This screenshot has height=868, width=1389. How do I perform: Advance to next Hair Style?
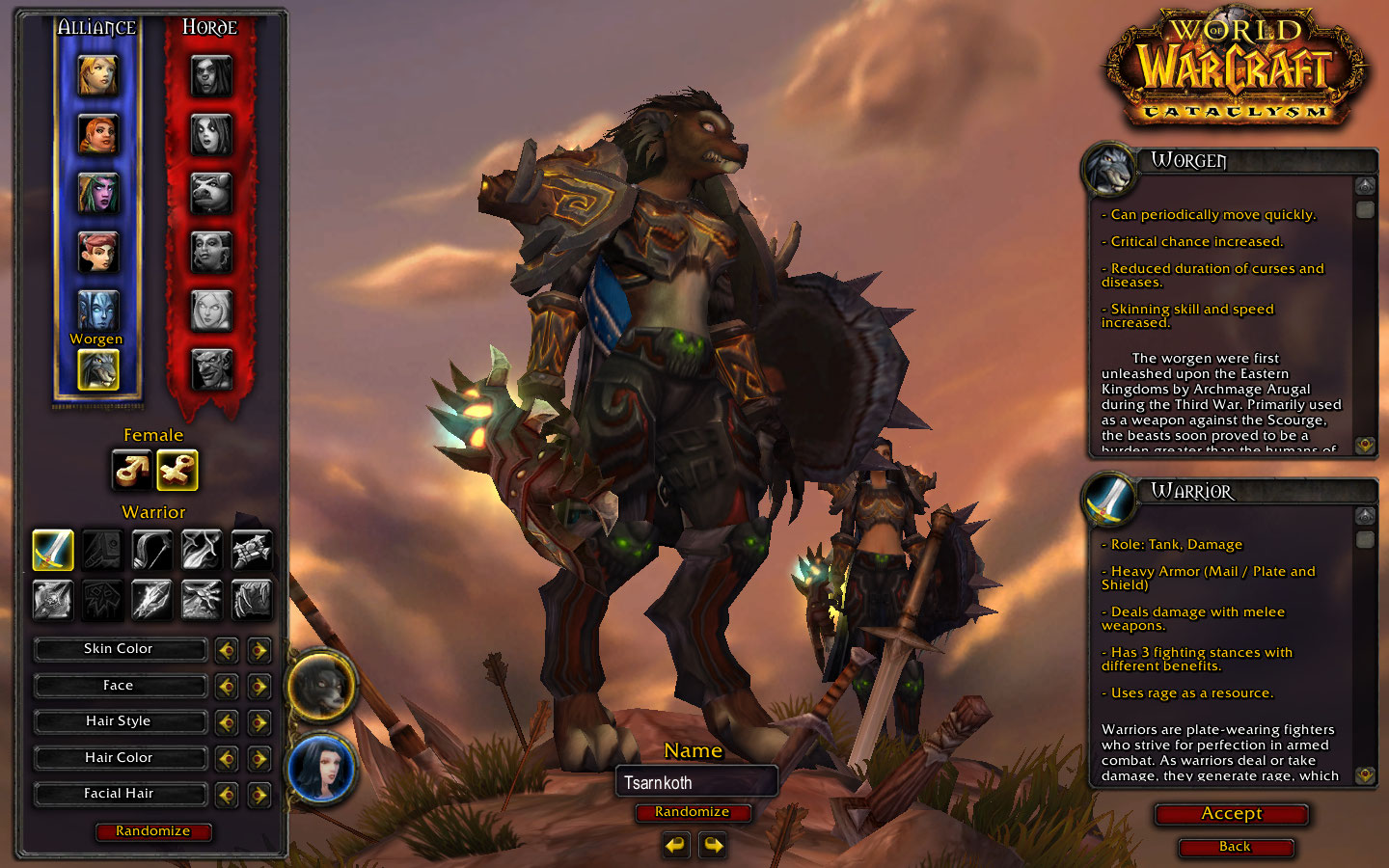(259, 722)
